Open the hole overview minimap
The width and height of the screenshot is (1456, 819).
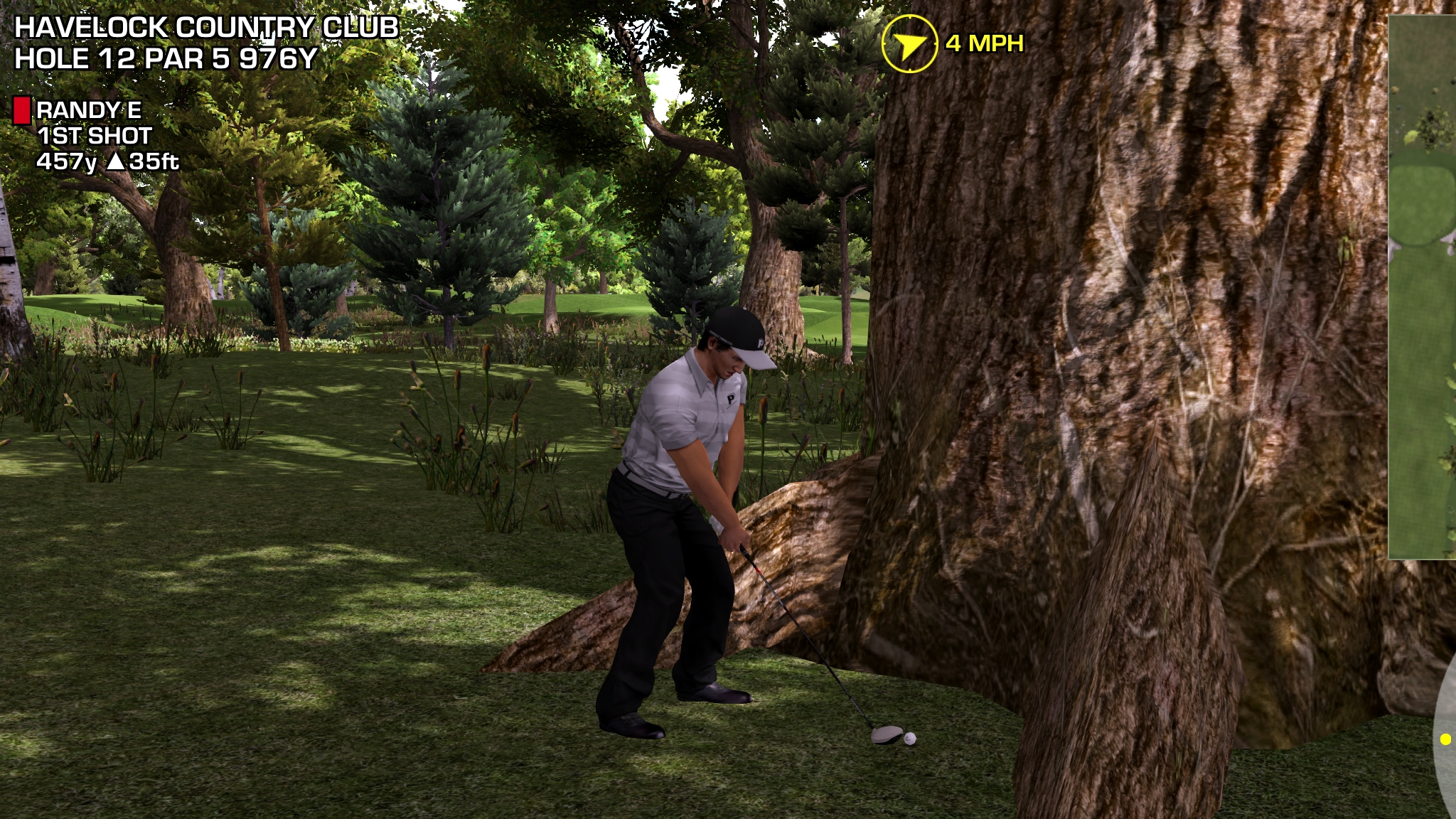pos(1422,284)
